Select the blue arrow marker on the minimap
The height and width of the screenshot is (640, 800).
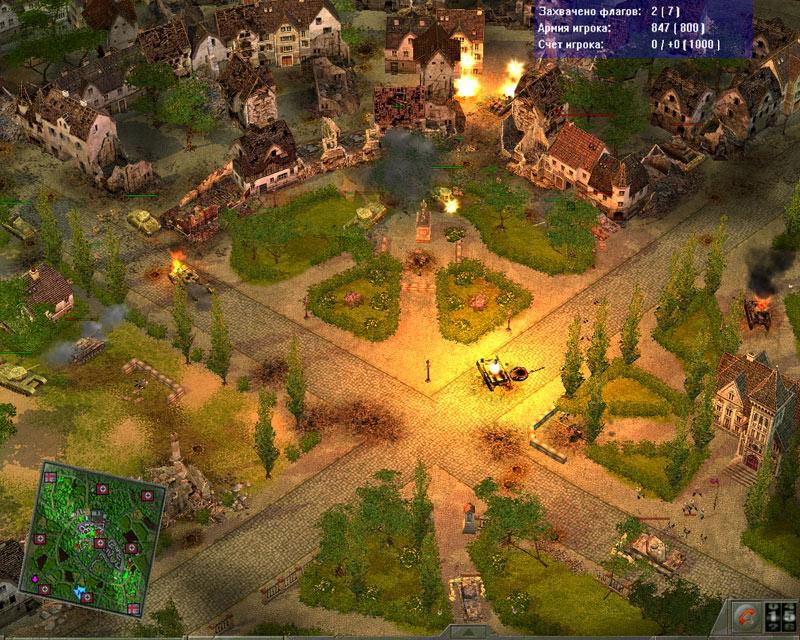coord(80,592)
